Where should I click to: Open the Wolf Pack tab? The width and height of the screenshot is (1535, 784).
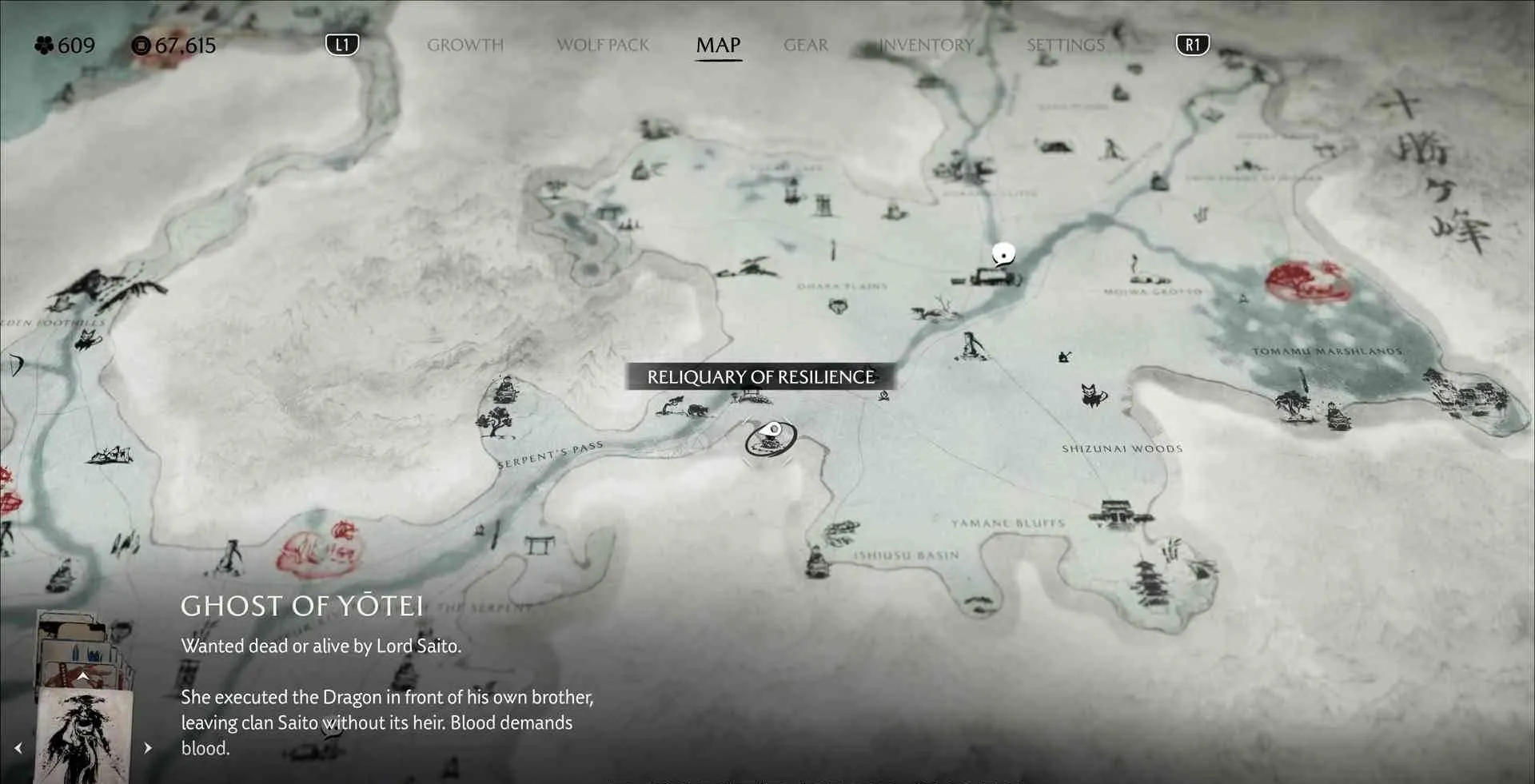603,46
